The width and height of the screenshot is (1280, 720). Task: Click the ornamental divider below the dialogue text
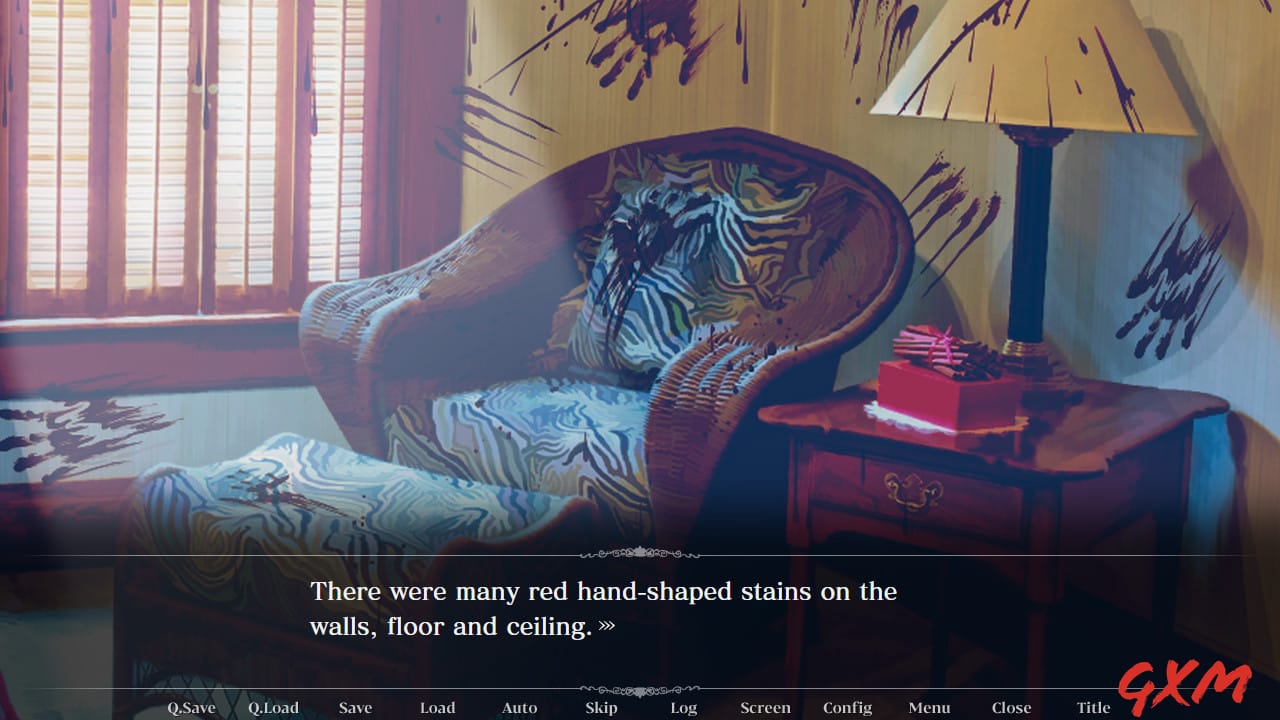640,687
